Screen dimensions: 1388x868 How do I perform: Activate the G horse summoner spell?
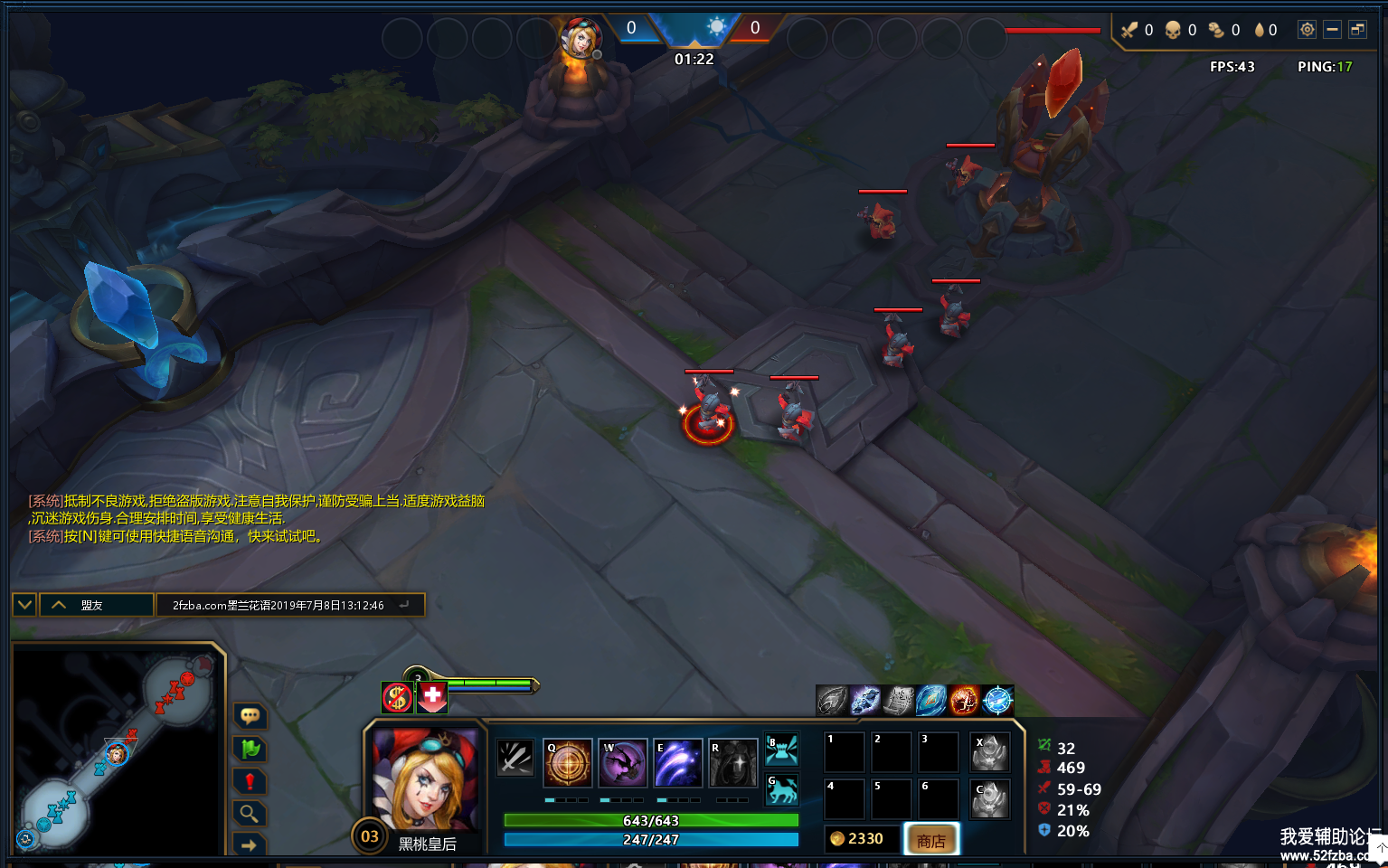pyautogui.click(x=782, y=790)
